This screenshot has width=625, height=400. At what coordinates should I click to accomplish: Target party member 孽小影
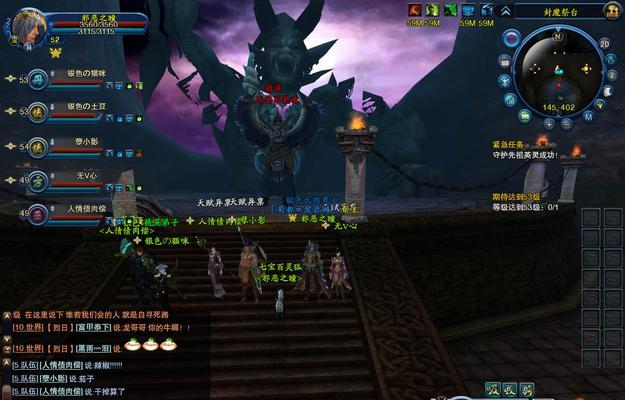(38, 146)
